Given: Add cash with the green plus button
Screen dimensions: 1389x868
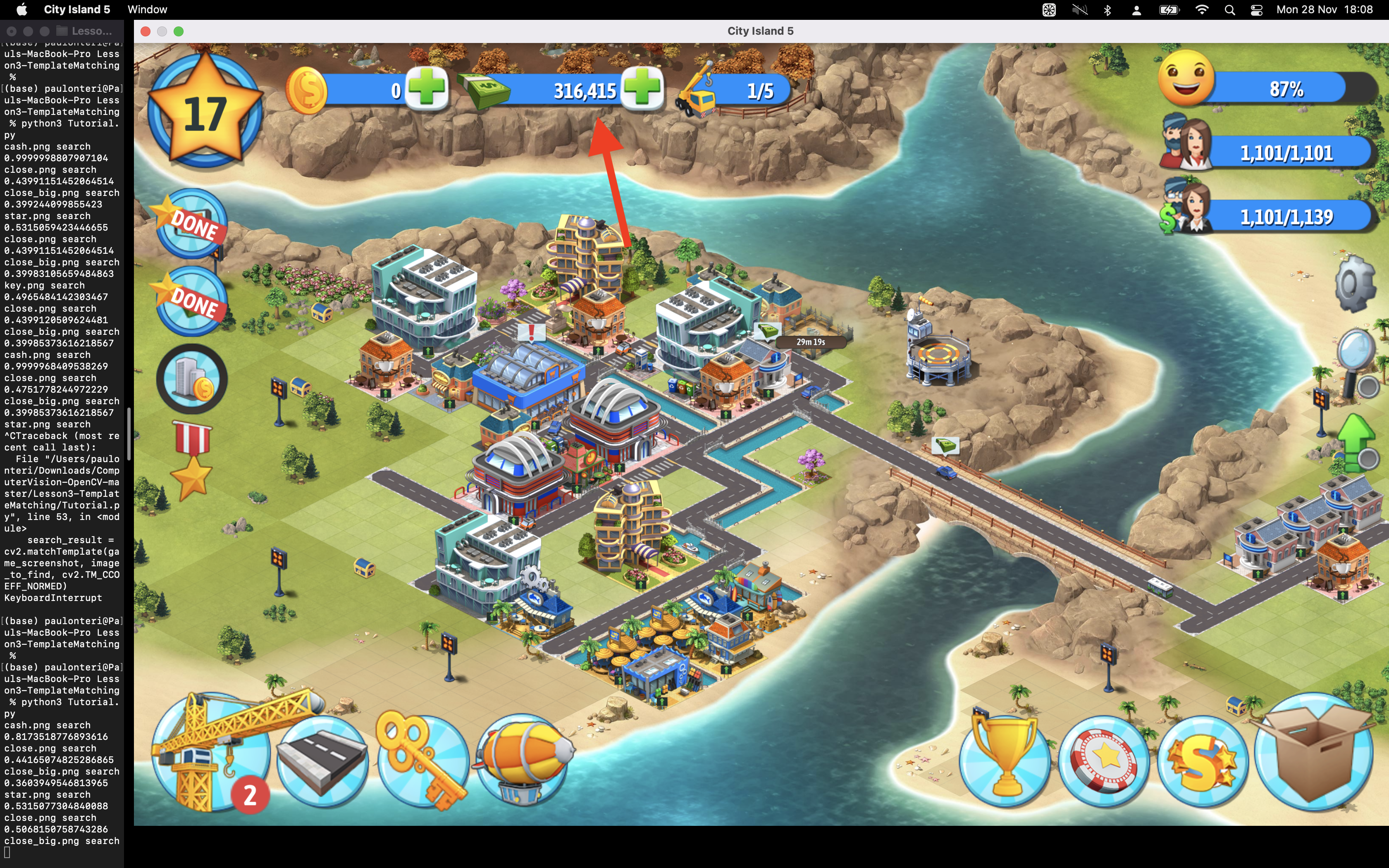Looking at the screenshot, I should pyautogui.click(x=642, y=88).
